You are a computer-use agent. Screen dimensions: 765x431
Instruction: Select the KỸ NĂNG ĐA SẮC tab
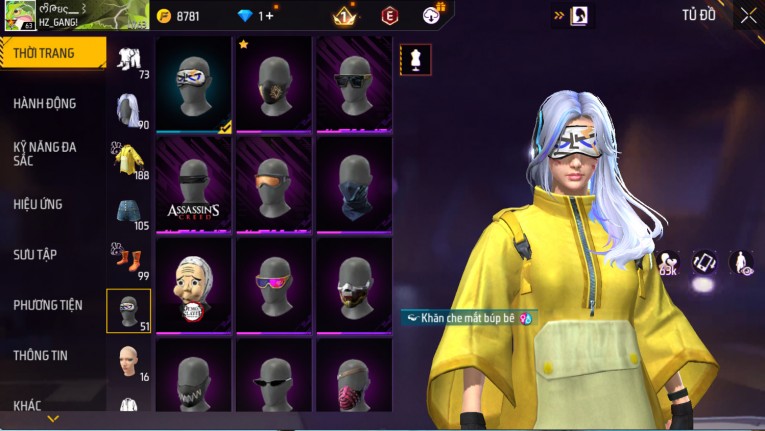coord(45,153)
